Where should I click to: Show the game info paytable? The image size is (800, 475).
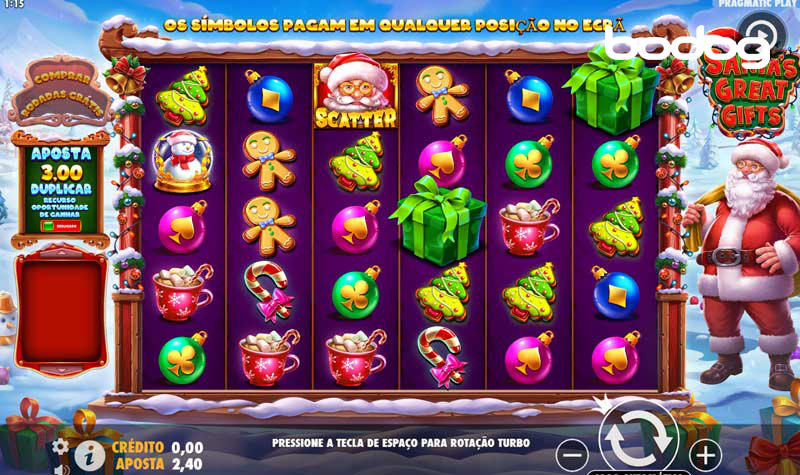89,454
